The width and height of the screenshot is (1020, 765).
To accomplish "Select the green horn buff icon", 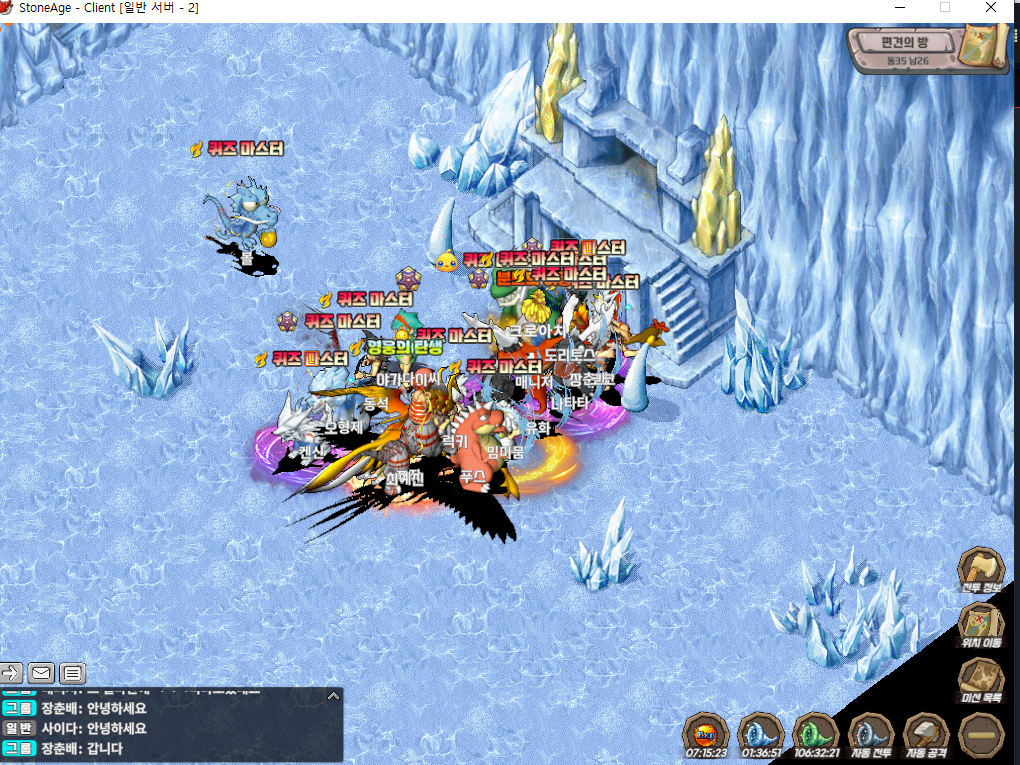I will point(816,735).
